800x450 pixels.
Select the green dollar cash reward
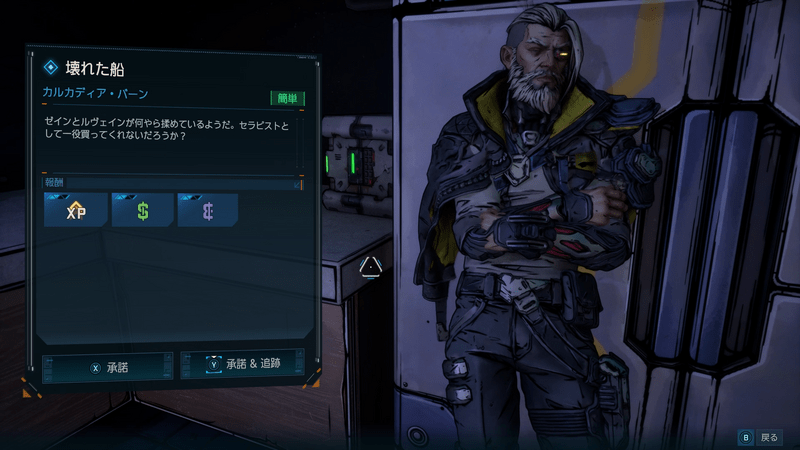coord(142,210)
